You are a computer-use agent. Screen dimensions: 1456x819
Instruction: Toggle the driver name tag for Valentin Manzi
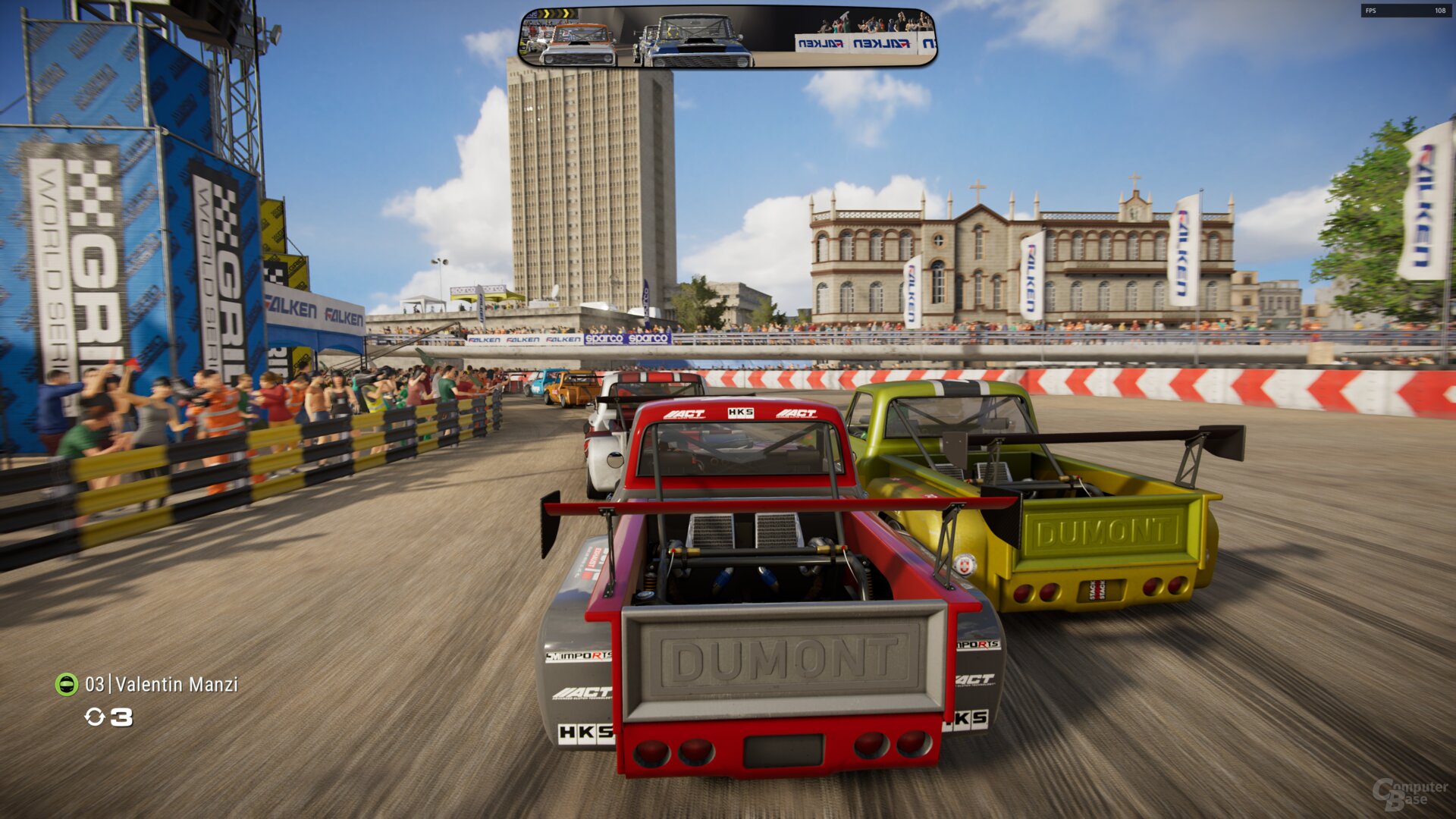[x=176, y=684]
